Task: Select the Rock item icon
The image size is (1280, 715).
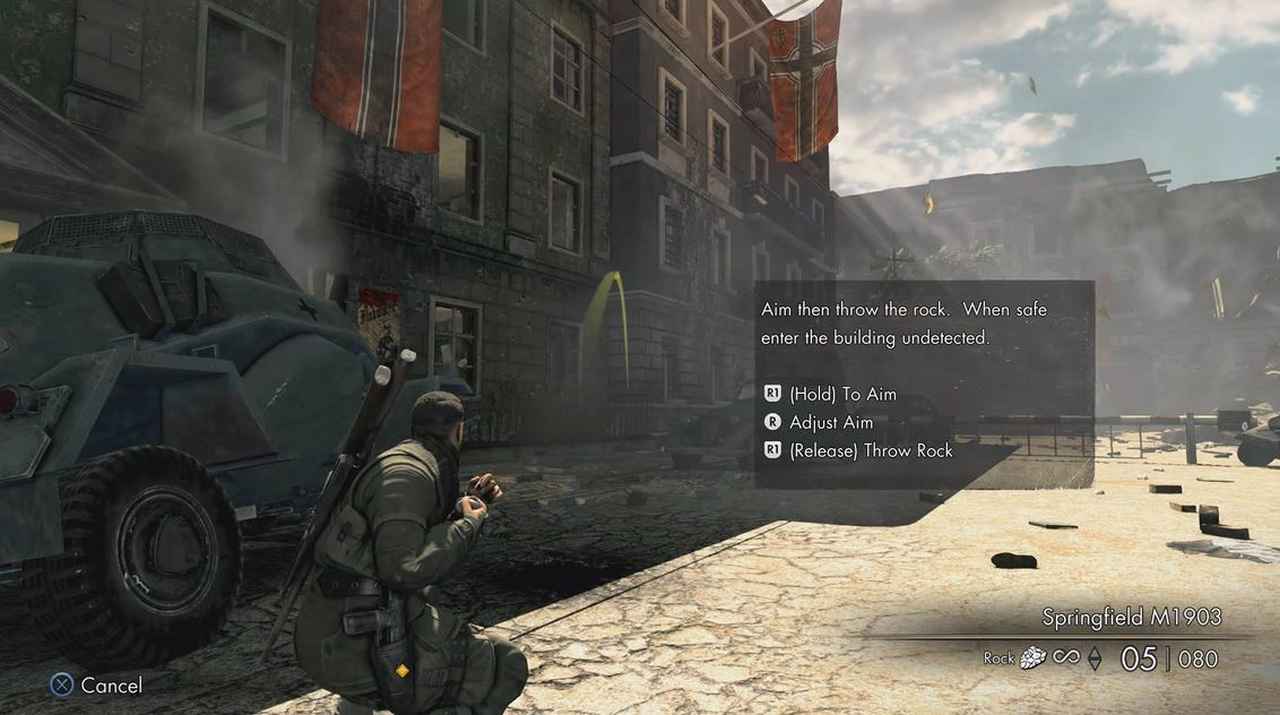Action: tap(1033, 657)
